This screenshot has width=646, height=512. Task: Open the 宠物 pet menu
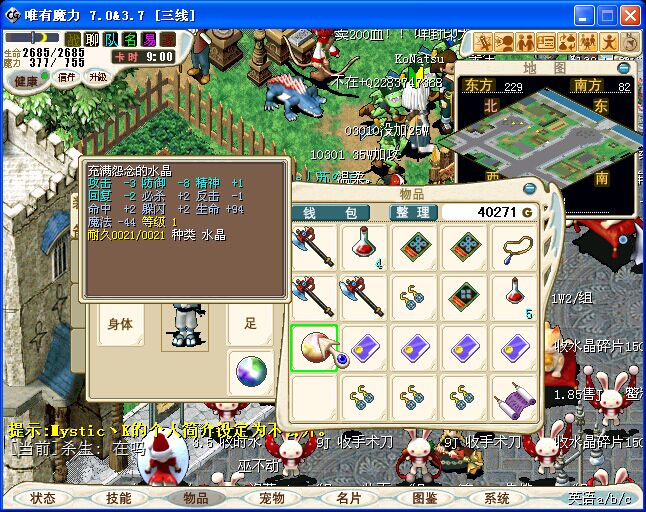pos(272,497)
